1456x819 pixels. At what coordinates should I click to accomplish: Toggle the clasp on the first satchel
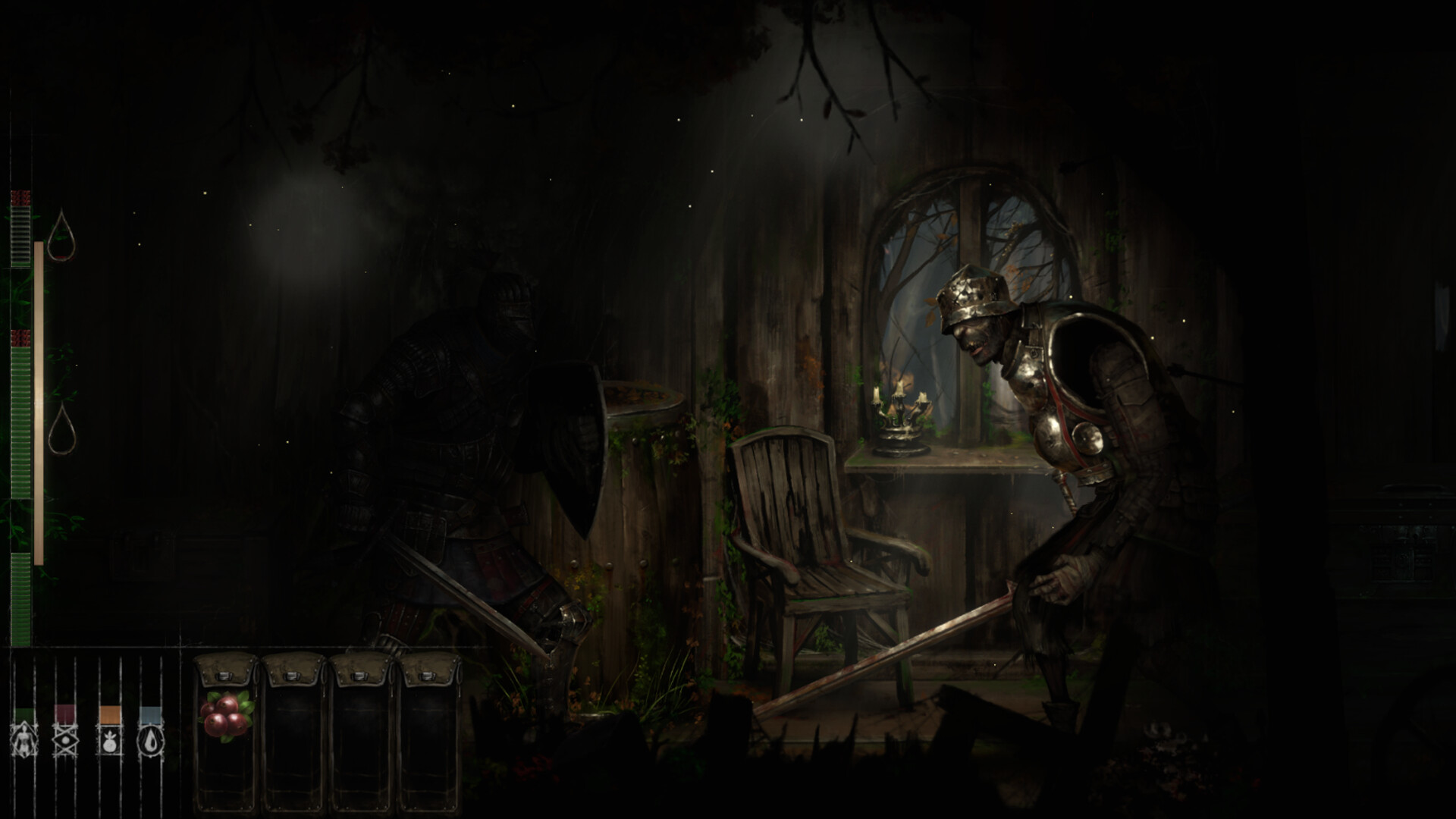tap(225, 676)
